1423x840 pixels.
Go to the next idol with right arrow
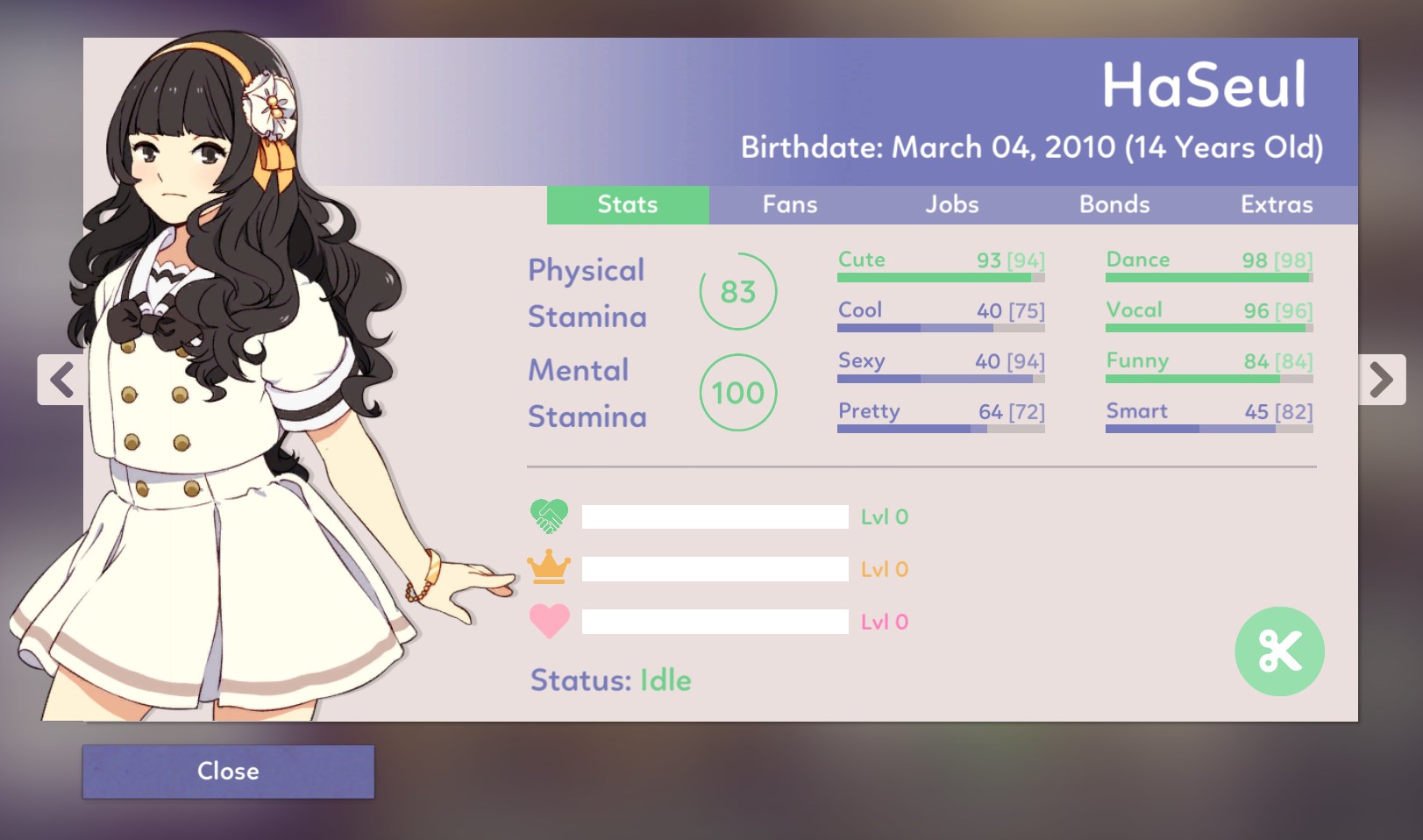coord(1382,380)
